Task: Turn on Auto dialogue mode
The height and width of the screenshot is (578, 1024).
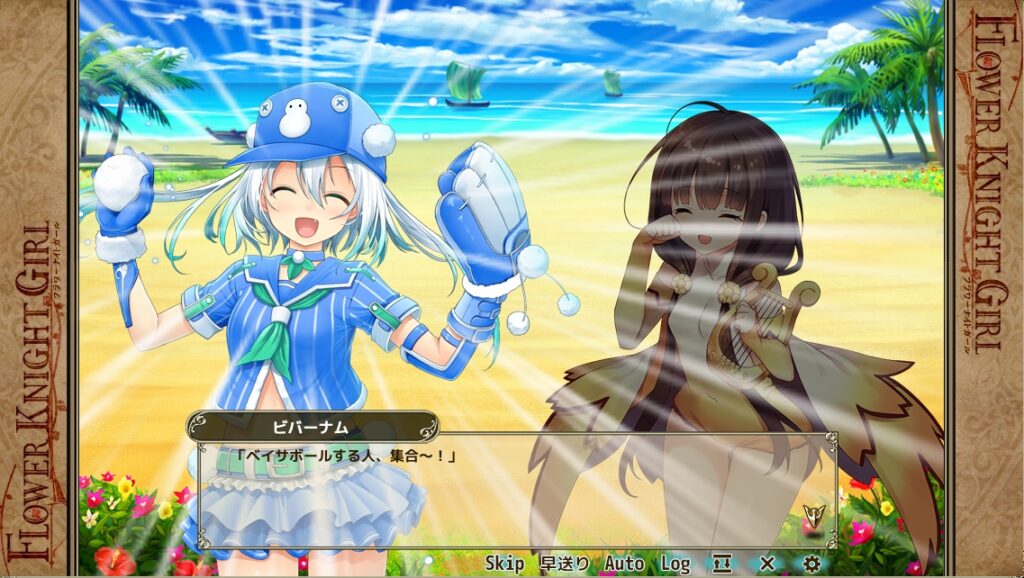Action: [624, 564]
